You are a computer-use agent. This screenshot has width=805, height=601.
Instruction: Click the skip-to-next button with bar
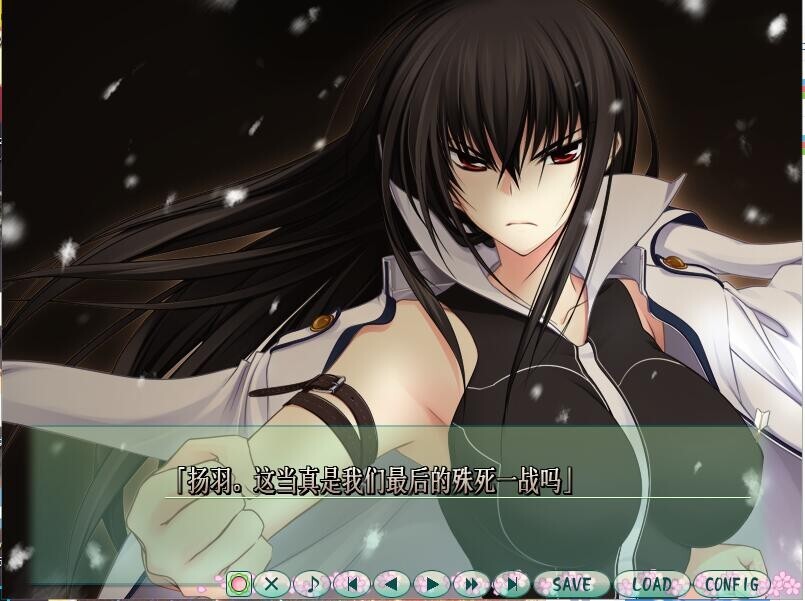tap(511, 583)
